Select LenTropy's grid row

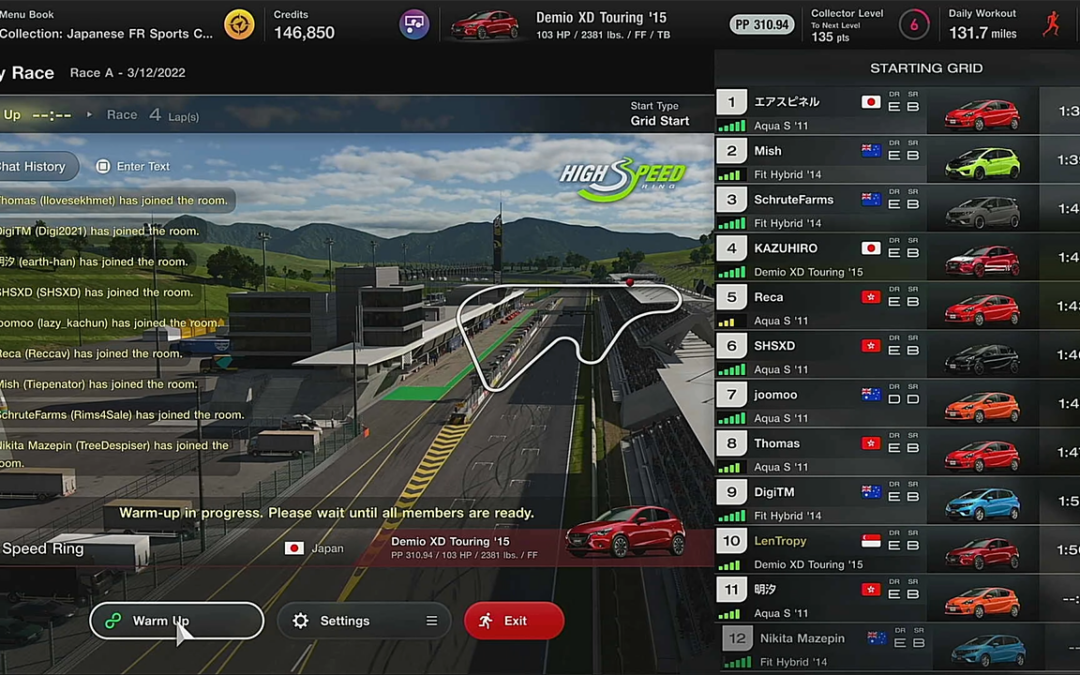pyautogui.click(x=880, y=551)
